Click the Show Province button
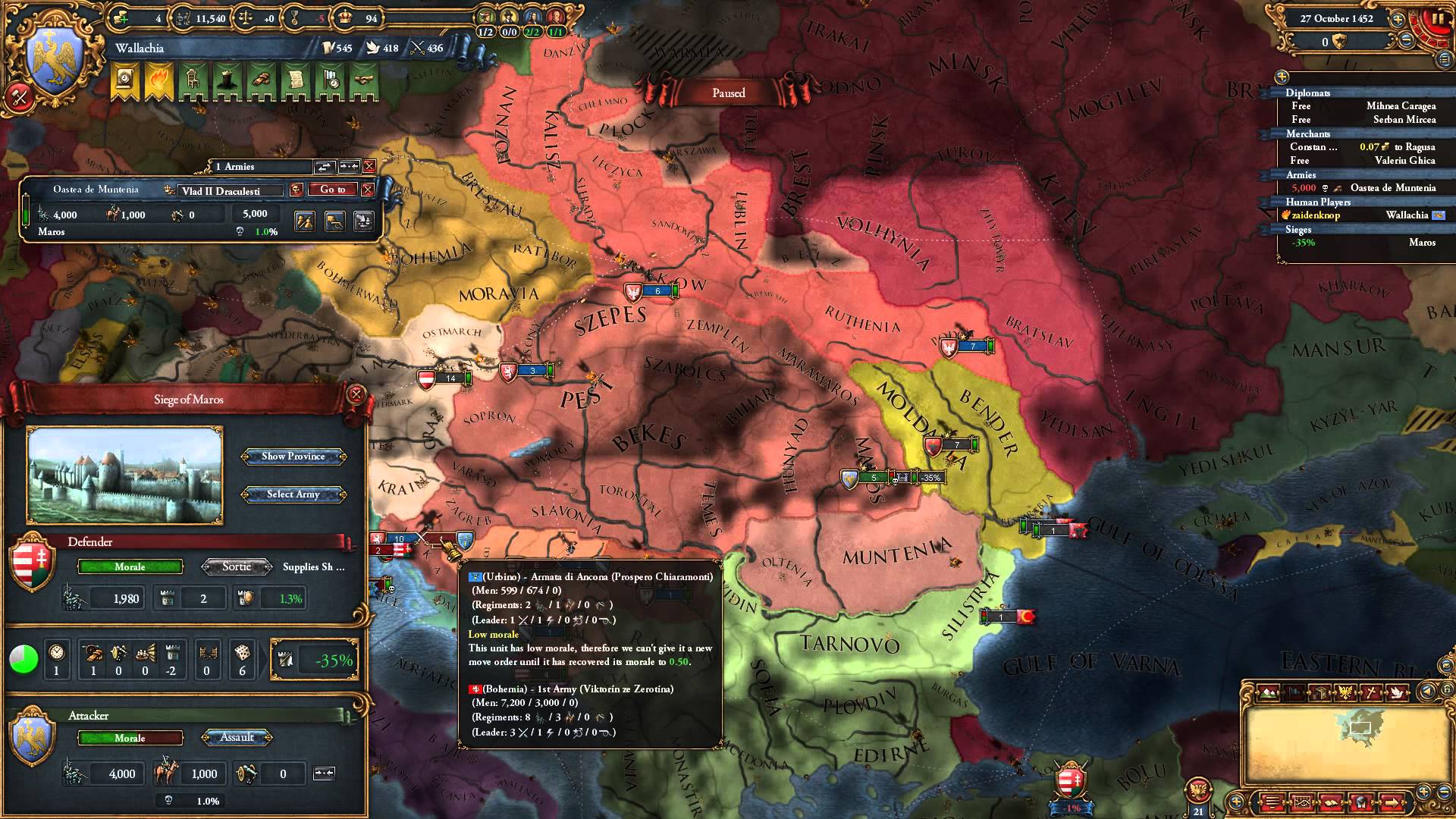 (293, 457)
